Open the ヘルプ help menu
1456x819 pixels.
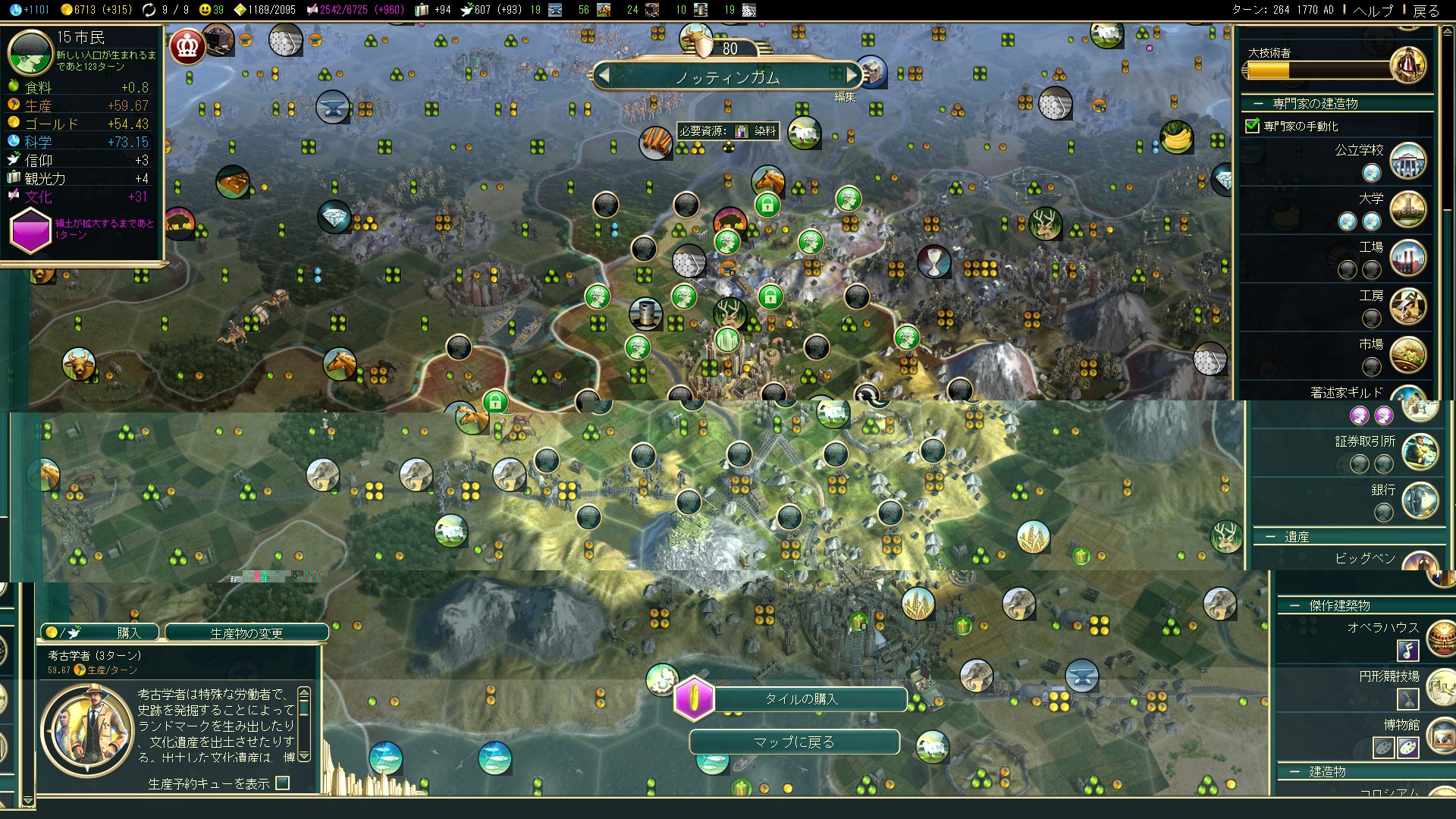(1373, 11)
